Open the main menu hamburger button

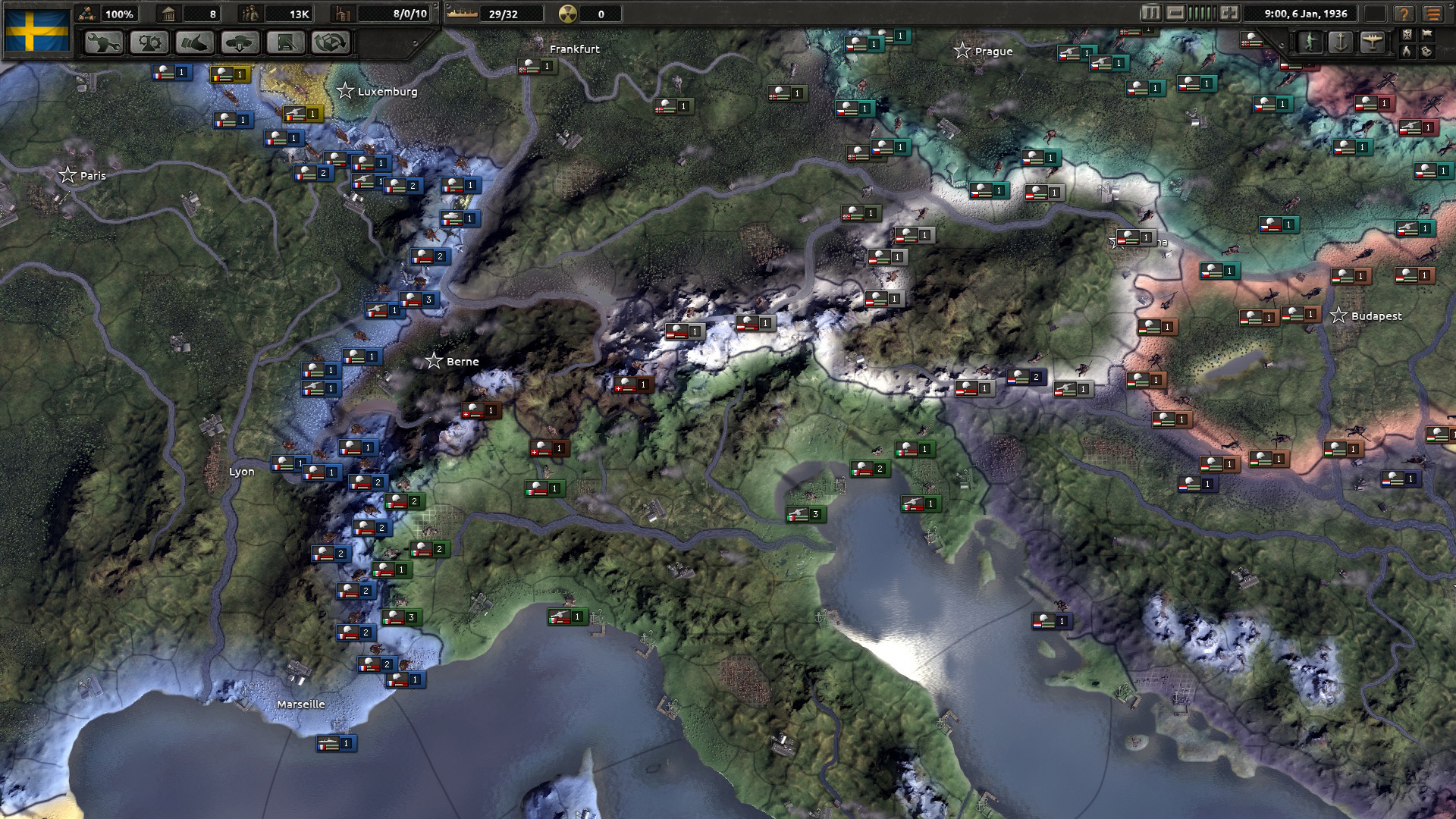click(x=1432, y=14)
